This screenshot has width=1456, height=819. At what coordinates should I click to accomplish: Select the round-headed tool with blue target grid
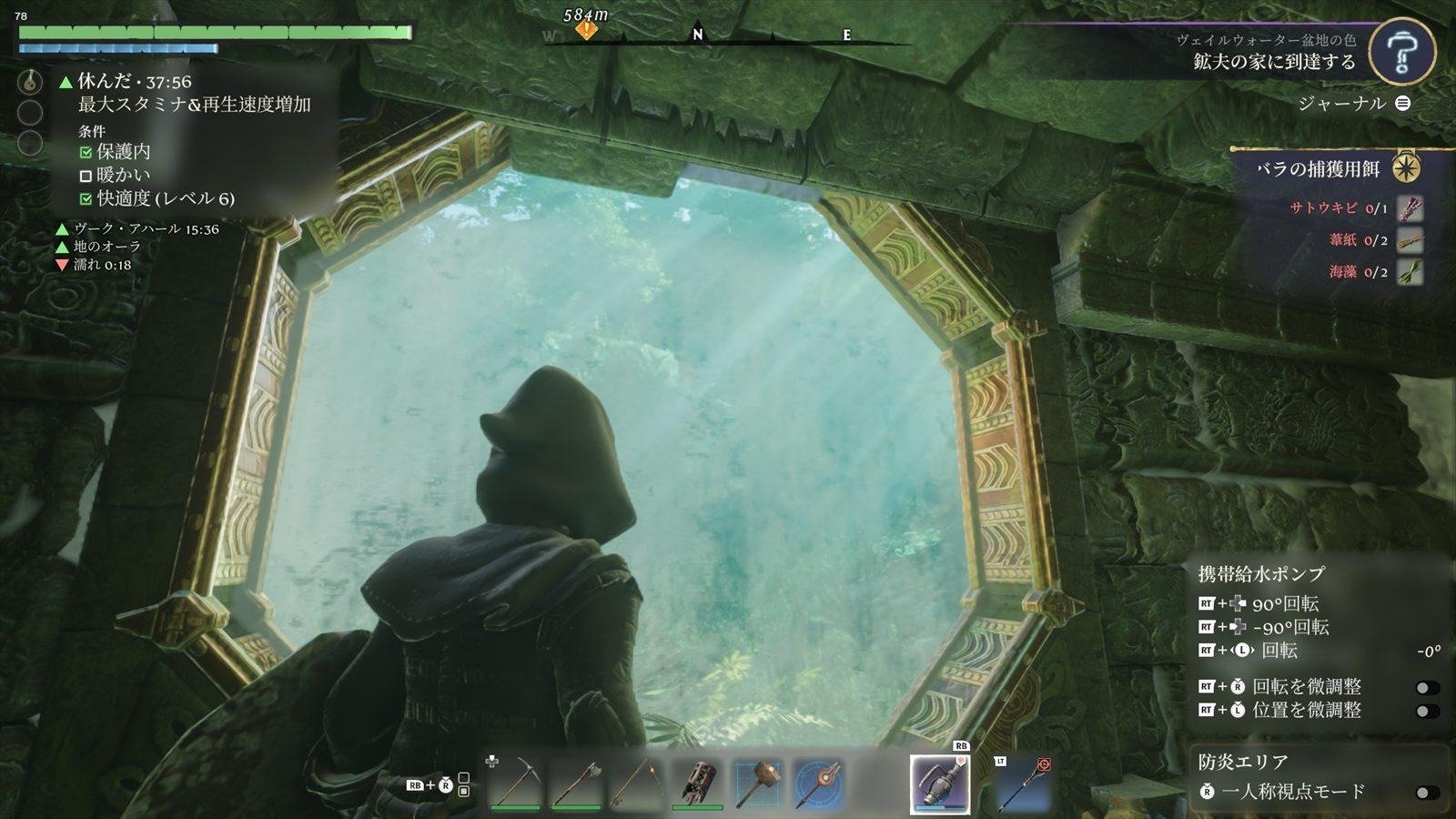point(818,782)
